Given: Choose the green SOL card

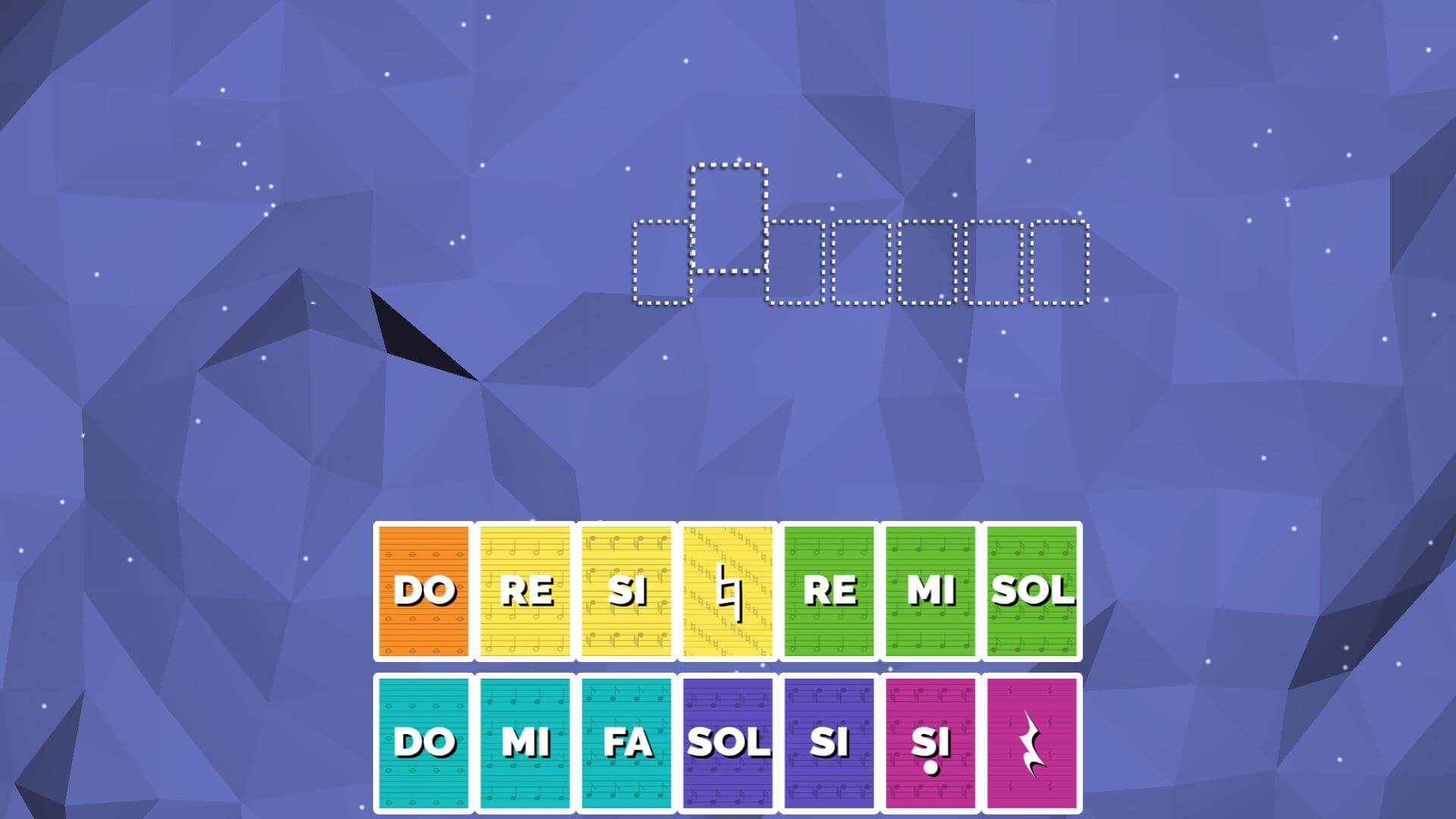Looking at the screenshot, I should (x=1031, y=590).
